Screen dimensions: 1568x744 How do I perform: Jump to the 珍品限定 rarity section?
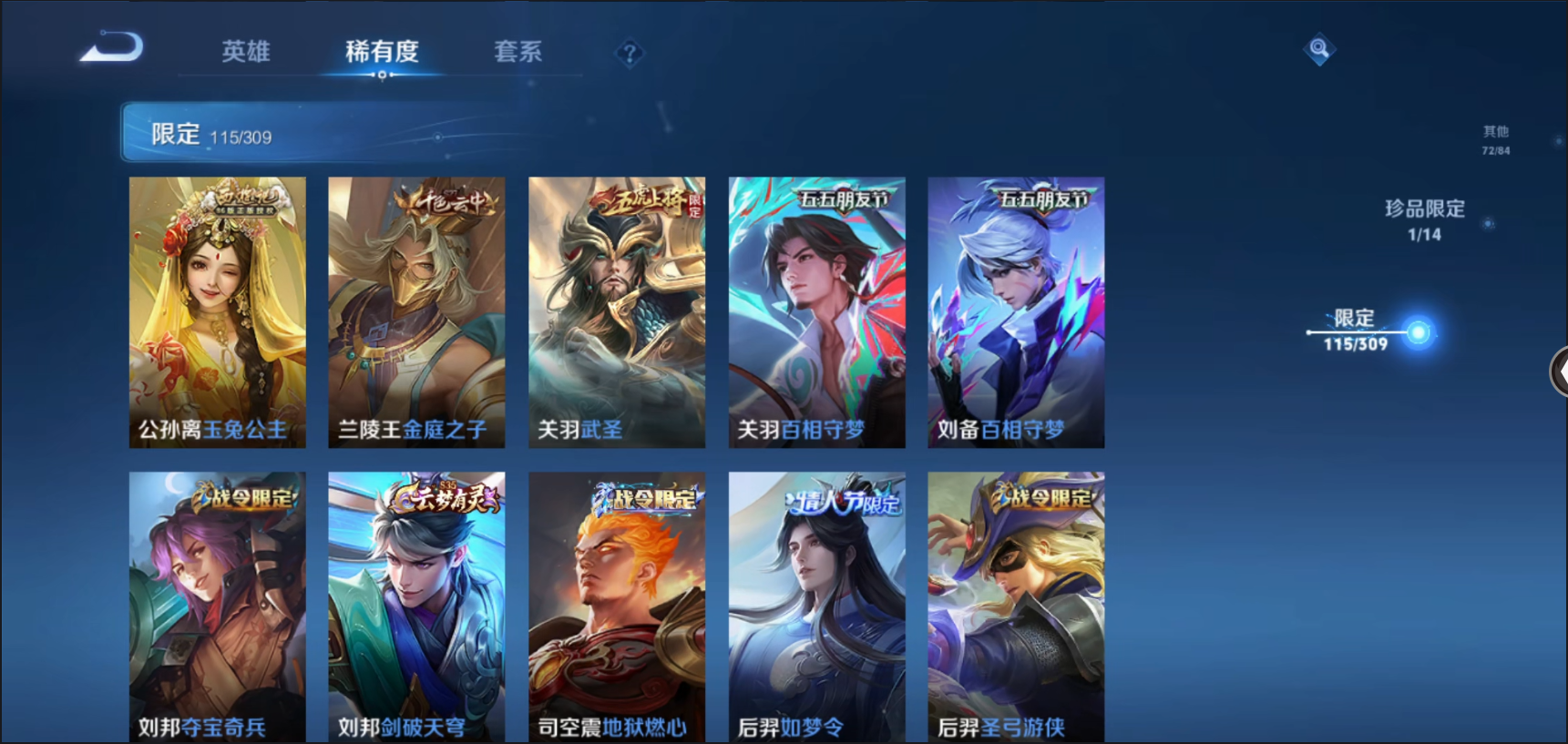coord(1425,219)
